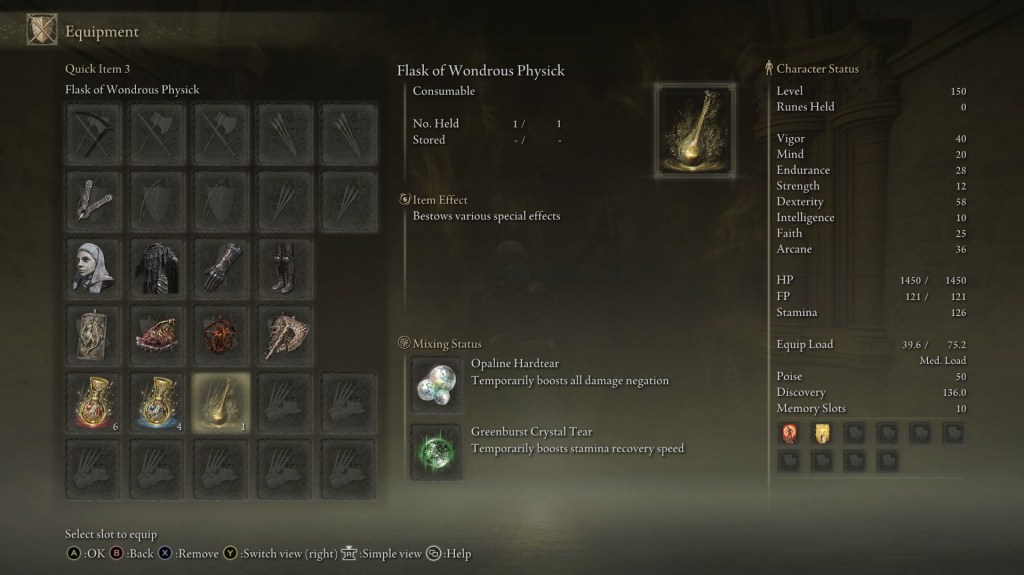Select the dark chest armor slot
1024x575 pixels.
(157, 266)
